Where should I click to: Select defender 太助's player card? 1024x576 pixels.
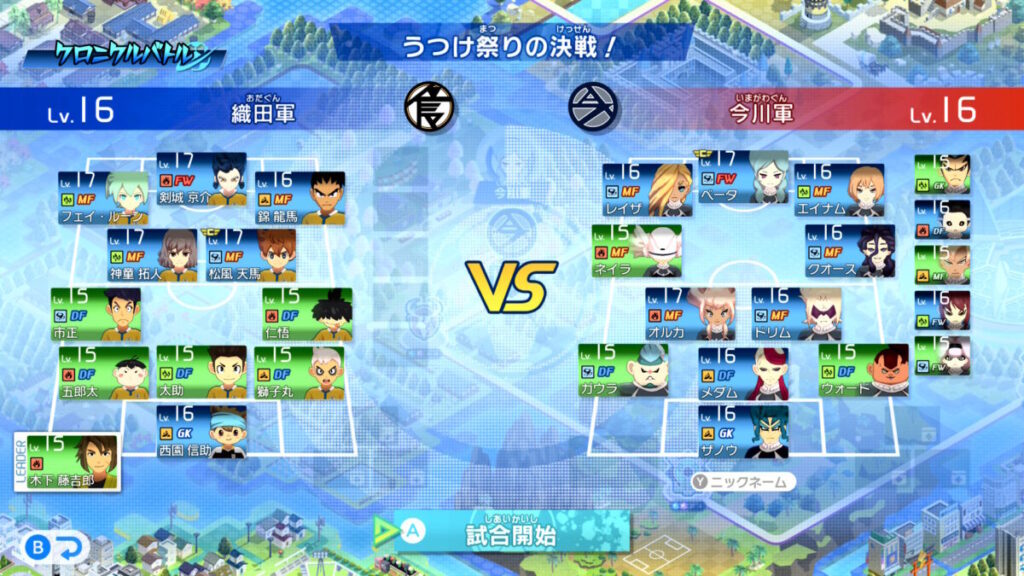click(x=201, y=372)
